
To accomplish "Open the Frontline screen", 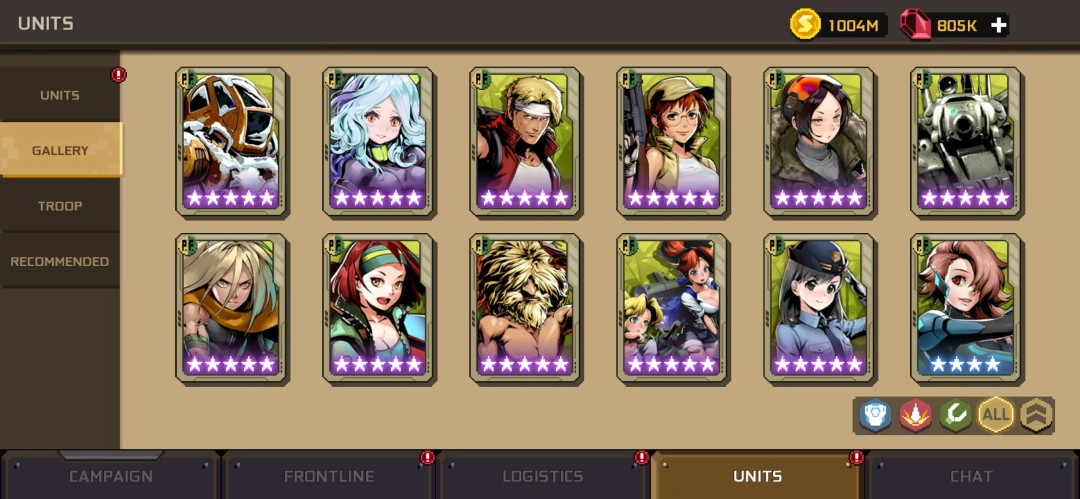I will 327,476.
